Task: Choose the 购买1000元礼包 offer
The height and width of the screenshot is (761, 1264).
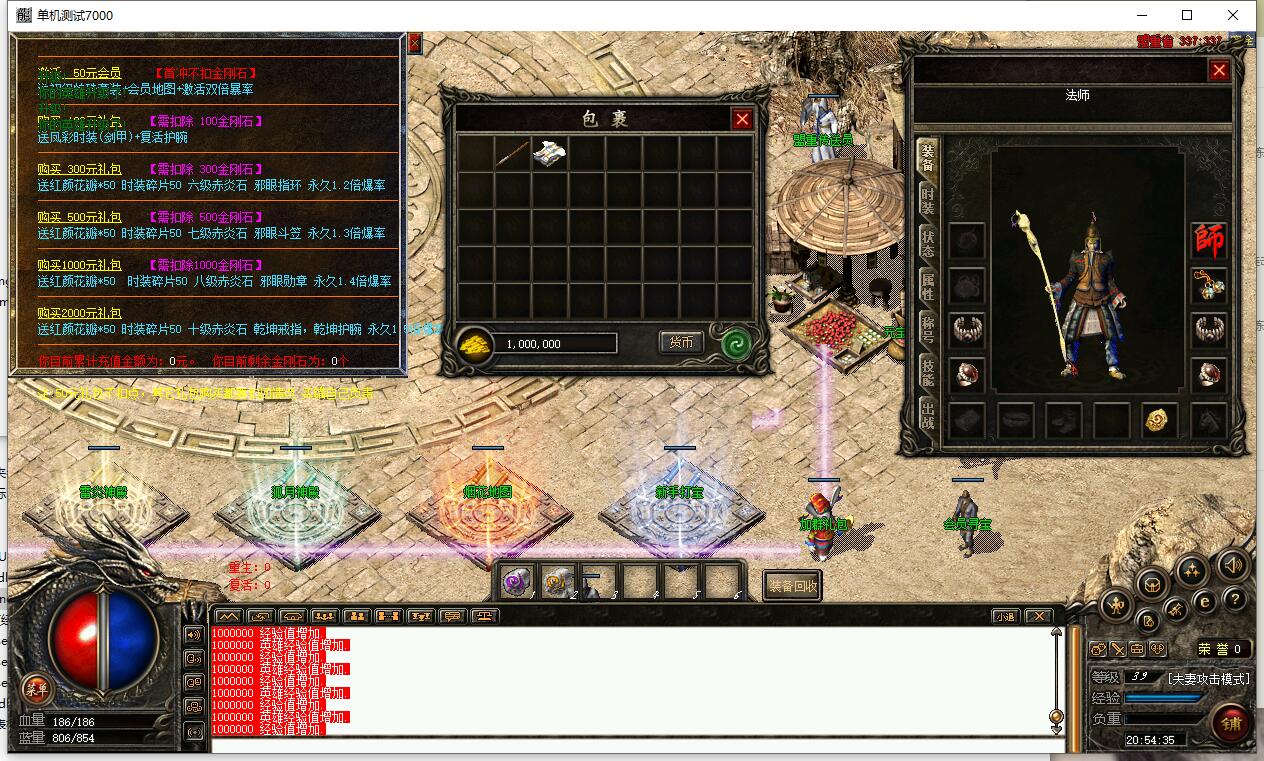Action: (x=80, y=265)
